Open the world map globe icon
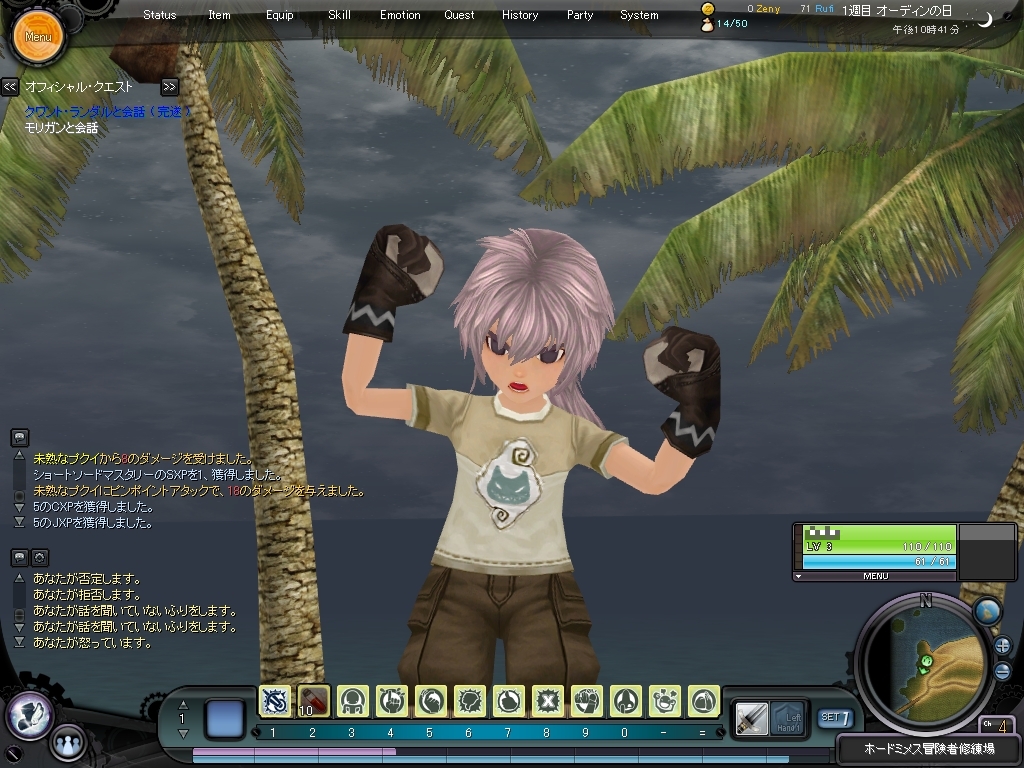The height and width of the screenshot is (768, 1024). pos(987,611)
